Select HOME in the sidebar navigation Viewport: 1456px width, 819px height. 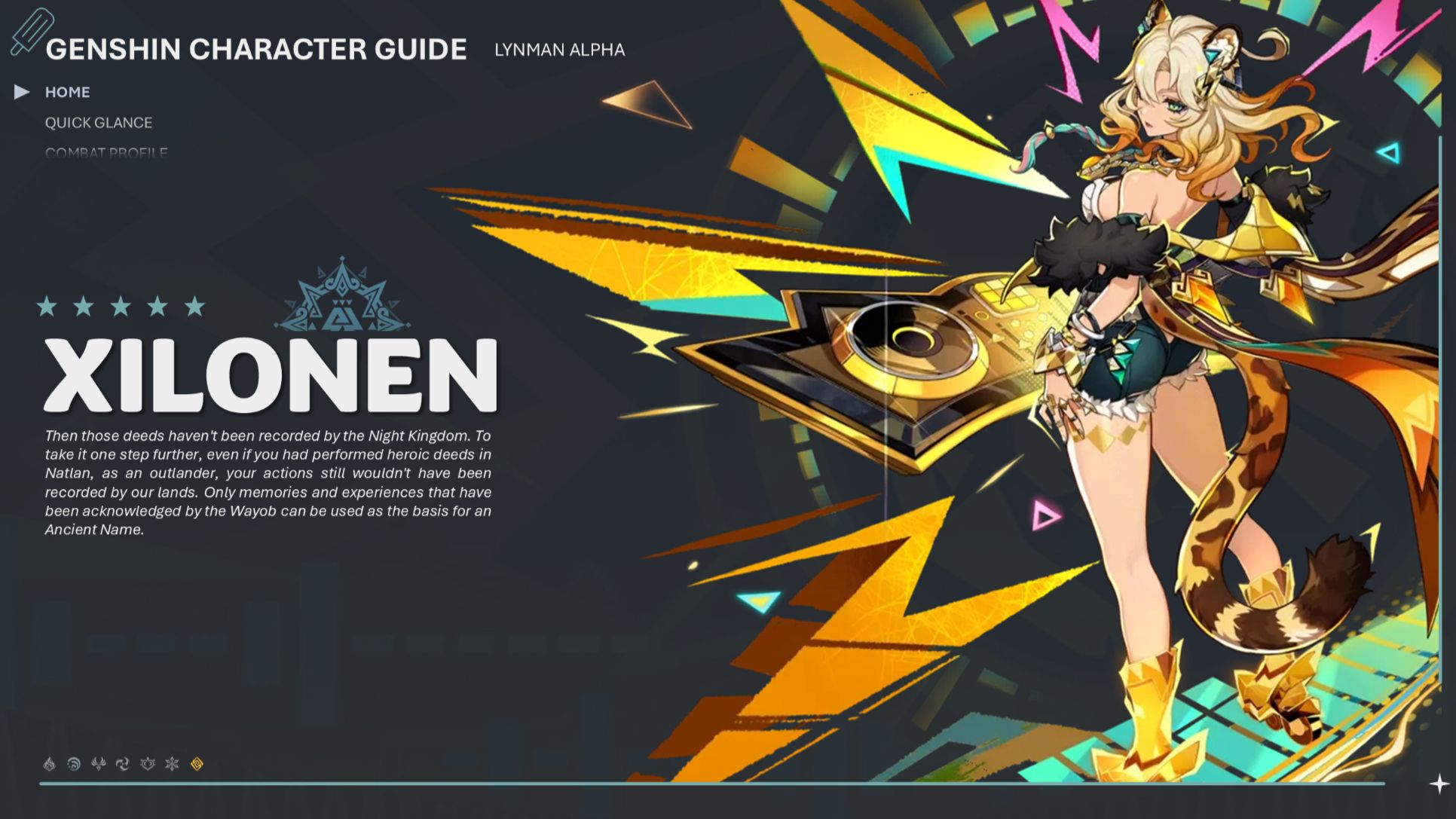[x=69, y=92]
